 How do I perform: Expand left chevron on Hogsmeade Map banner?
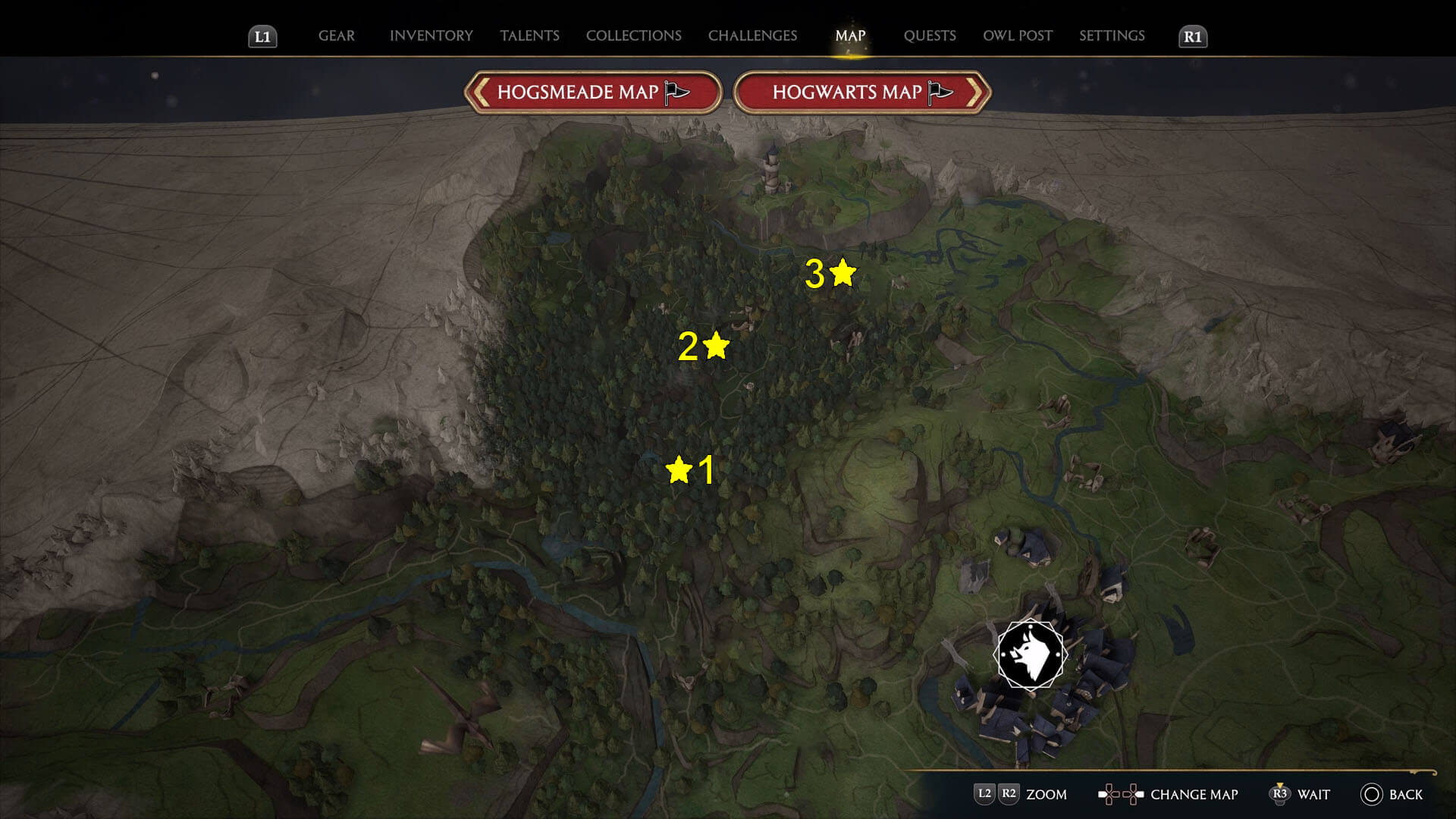click(478, 91)
